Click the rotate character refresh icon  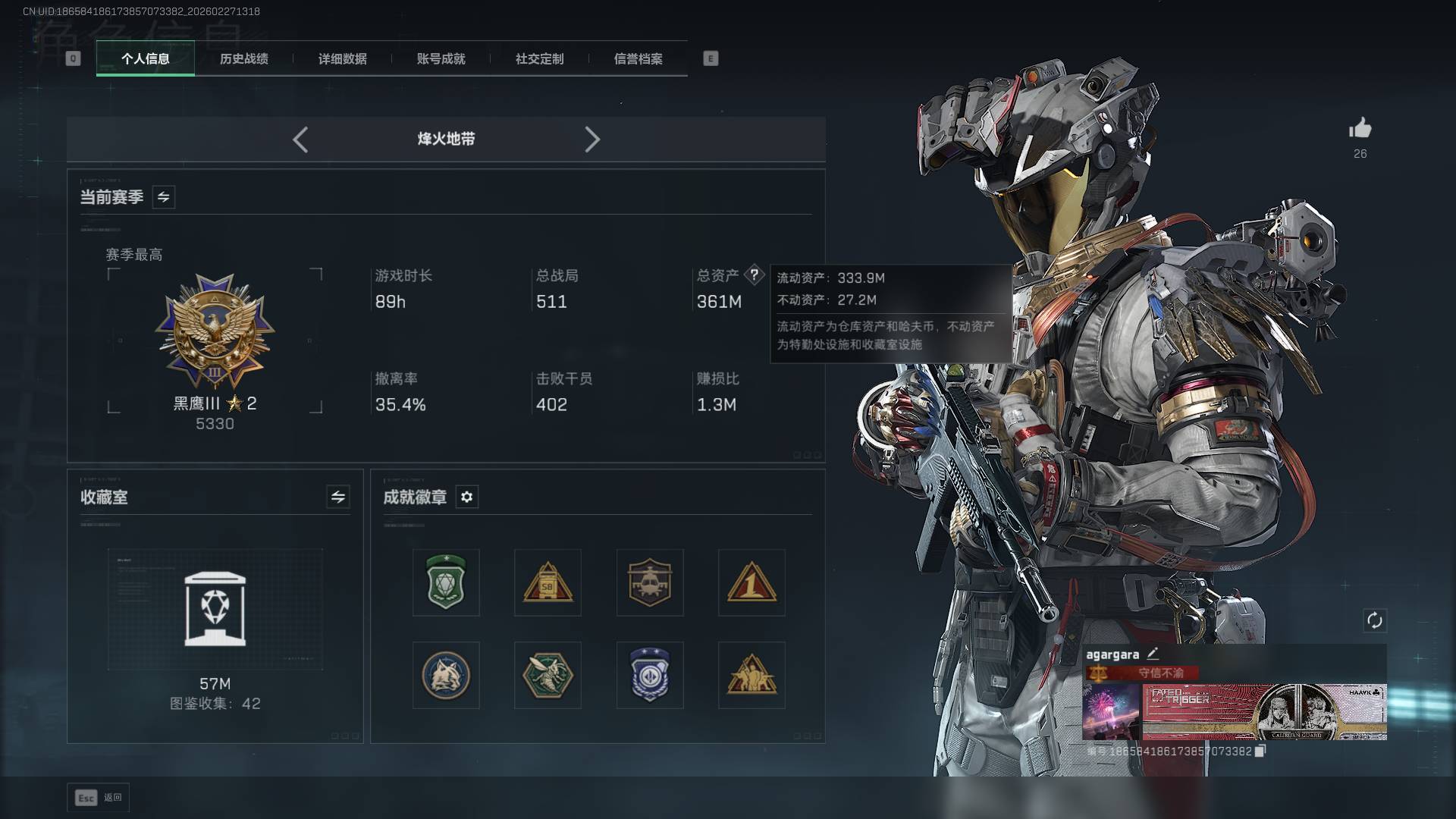pyautogui.click(x=1374, y=620)
